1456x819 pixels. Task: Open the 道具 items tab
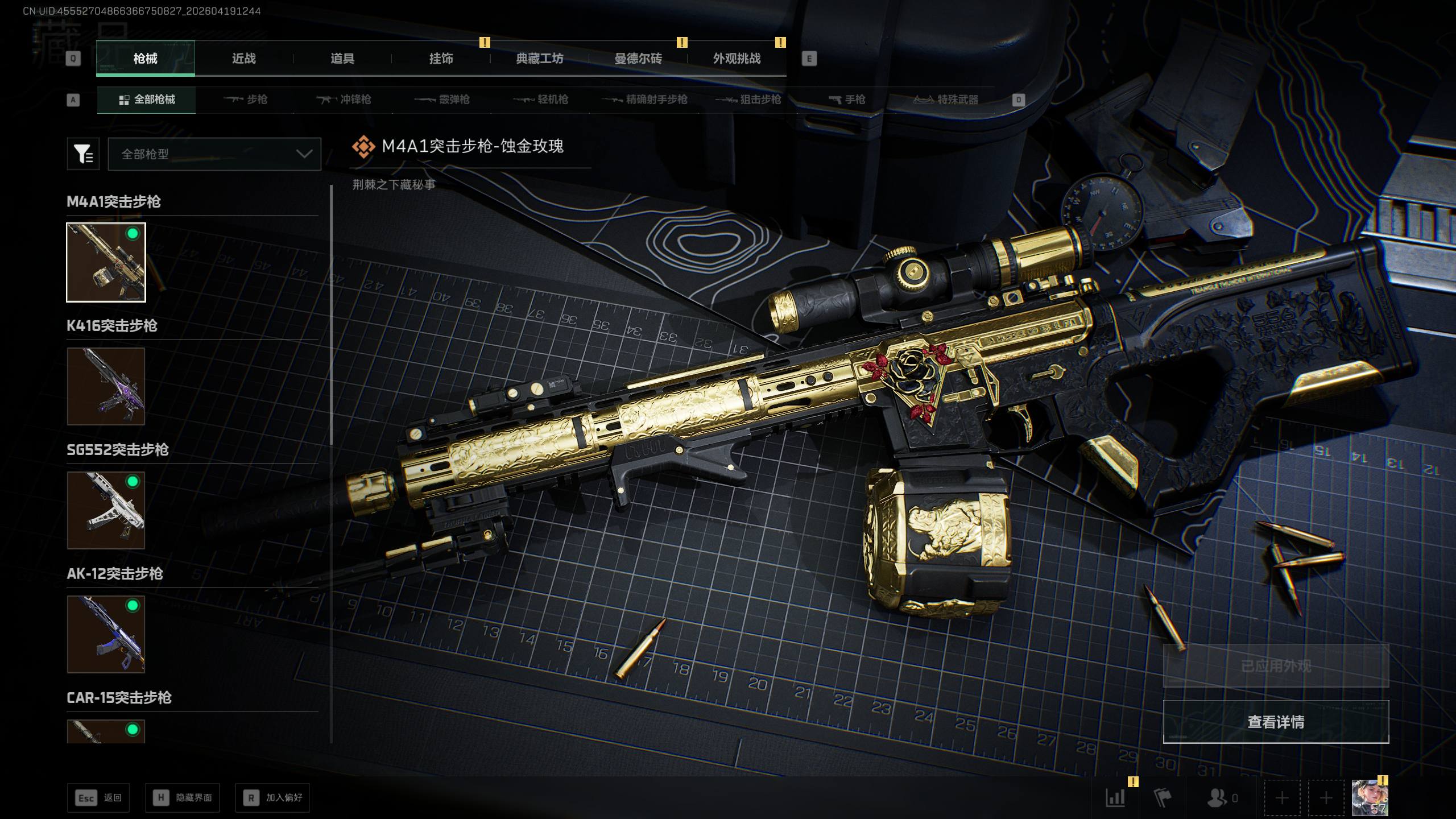pyautogui.click(x=342, y=59)
